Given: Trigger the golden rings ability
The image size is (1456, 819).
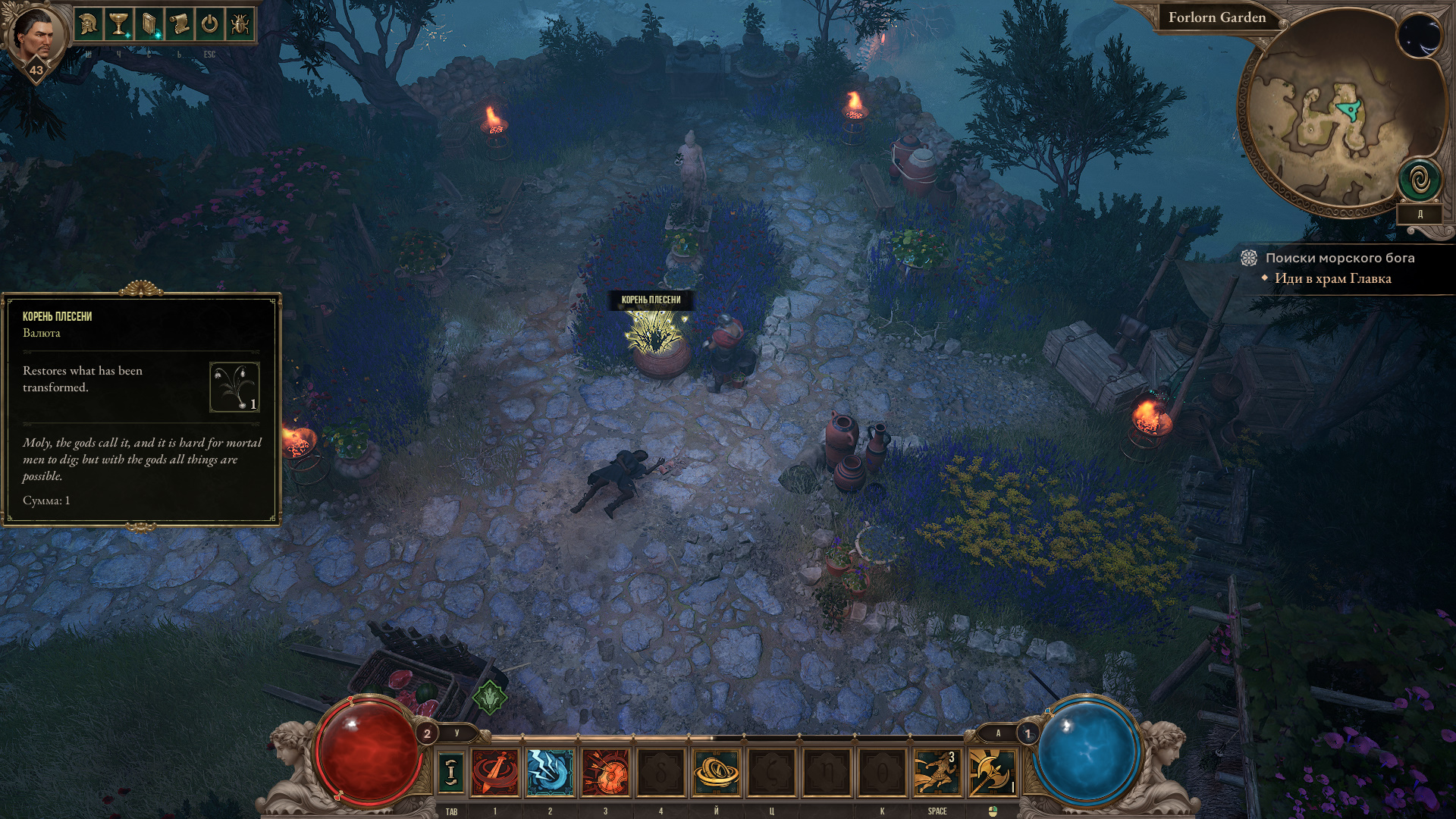Looking at the screenshot, I should tap(716, 772).
